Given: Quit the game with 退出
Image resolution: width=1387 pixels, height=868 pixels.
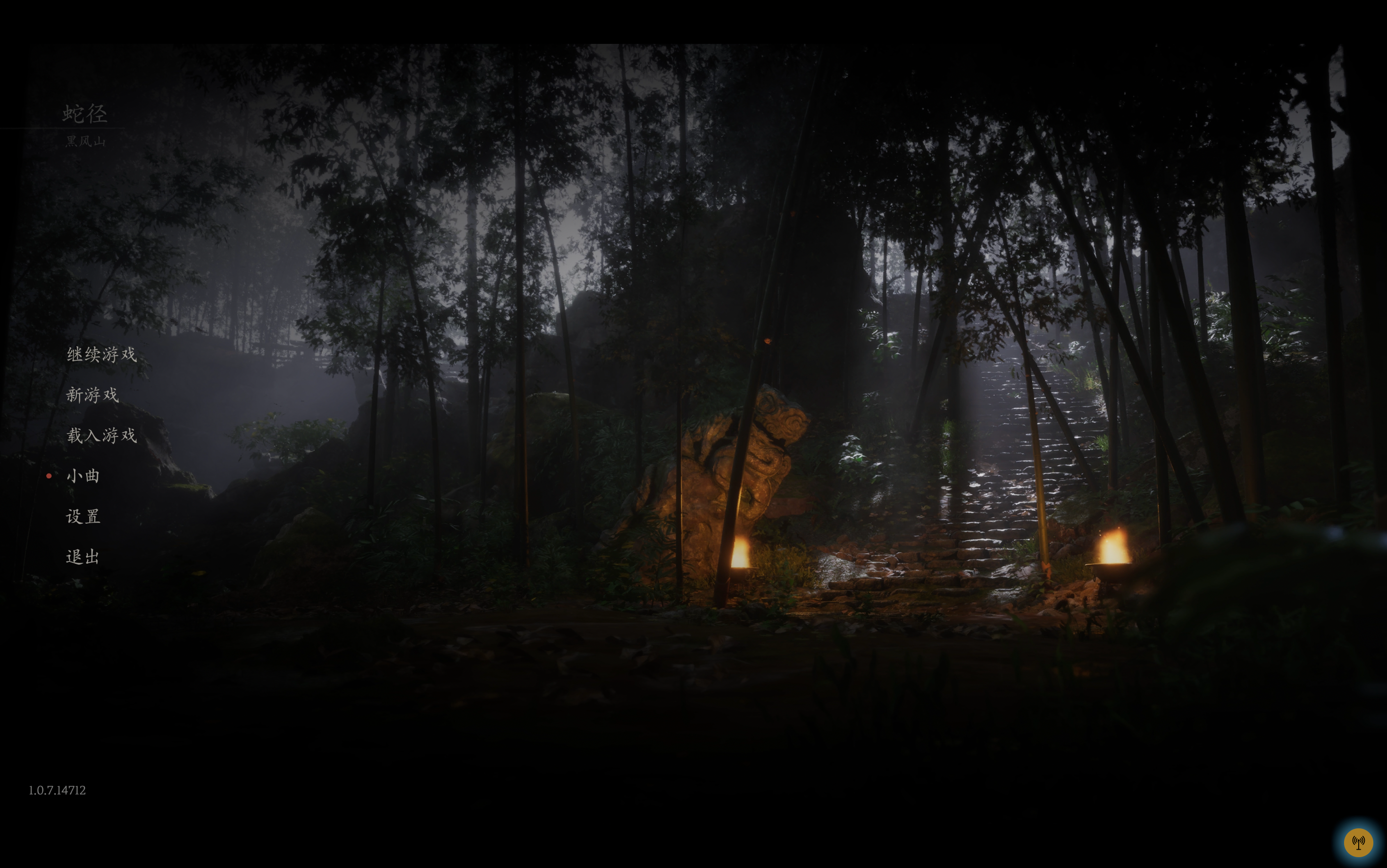Looking at the screenshot, I should coord(83,557).
